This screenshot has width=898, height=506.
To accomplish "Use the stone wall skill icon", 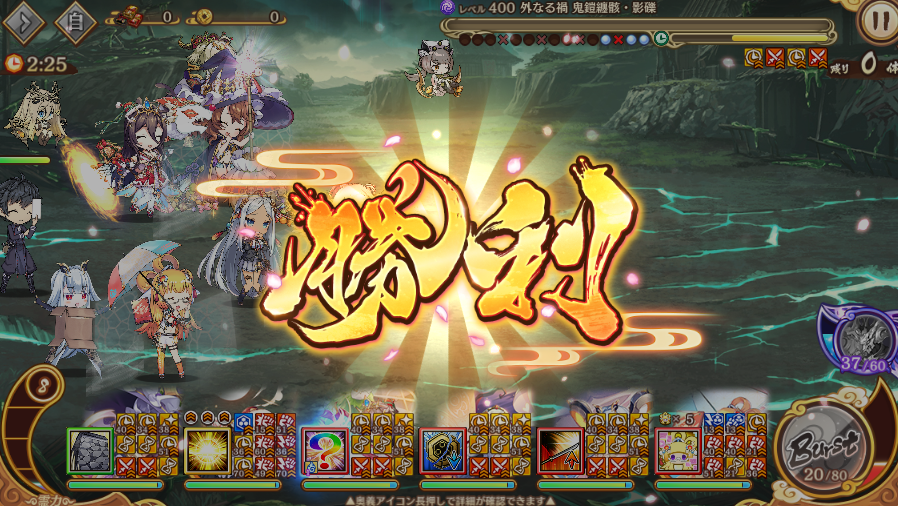I will [x=91, y=451].
